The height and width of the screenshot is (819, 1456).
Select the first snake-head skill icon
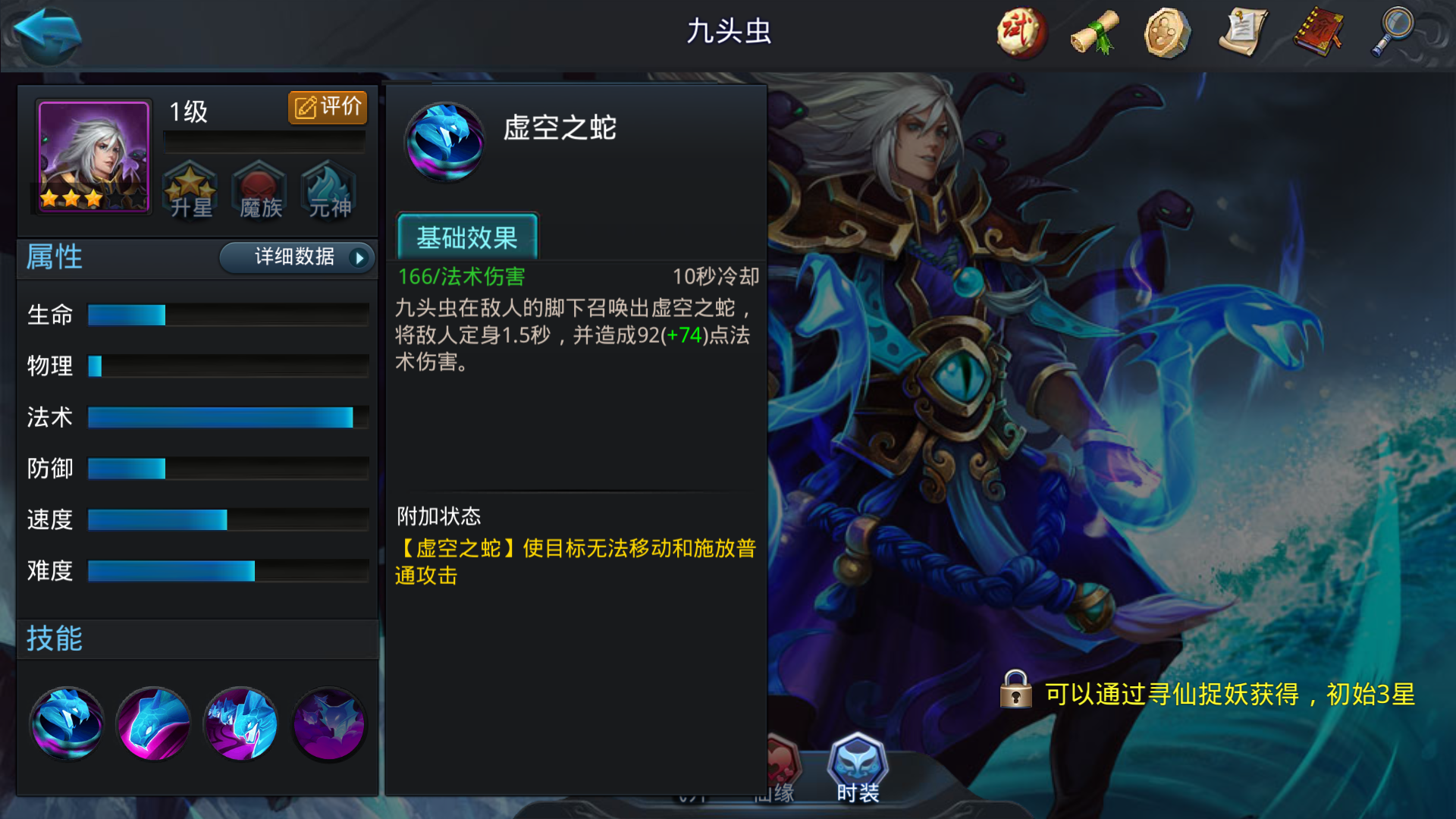[67, 723]
